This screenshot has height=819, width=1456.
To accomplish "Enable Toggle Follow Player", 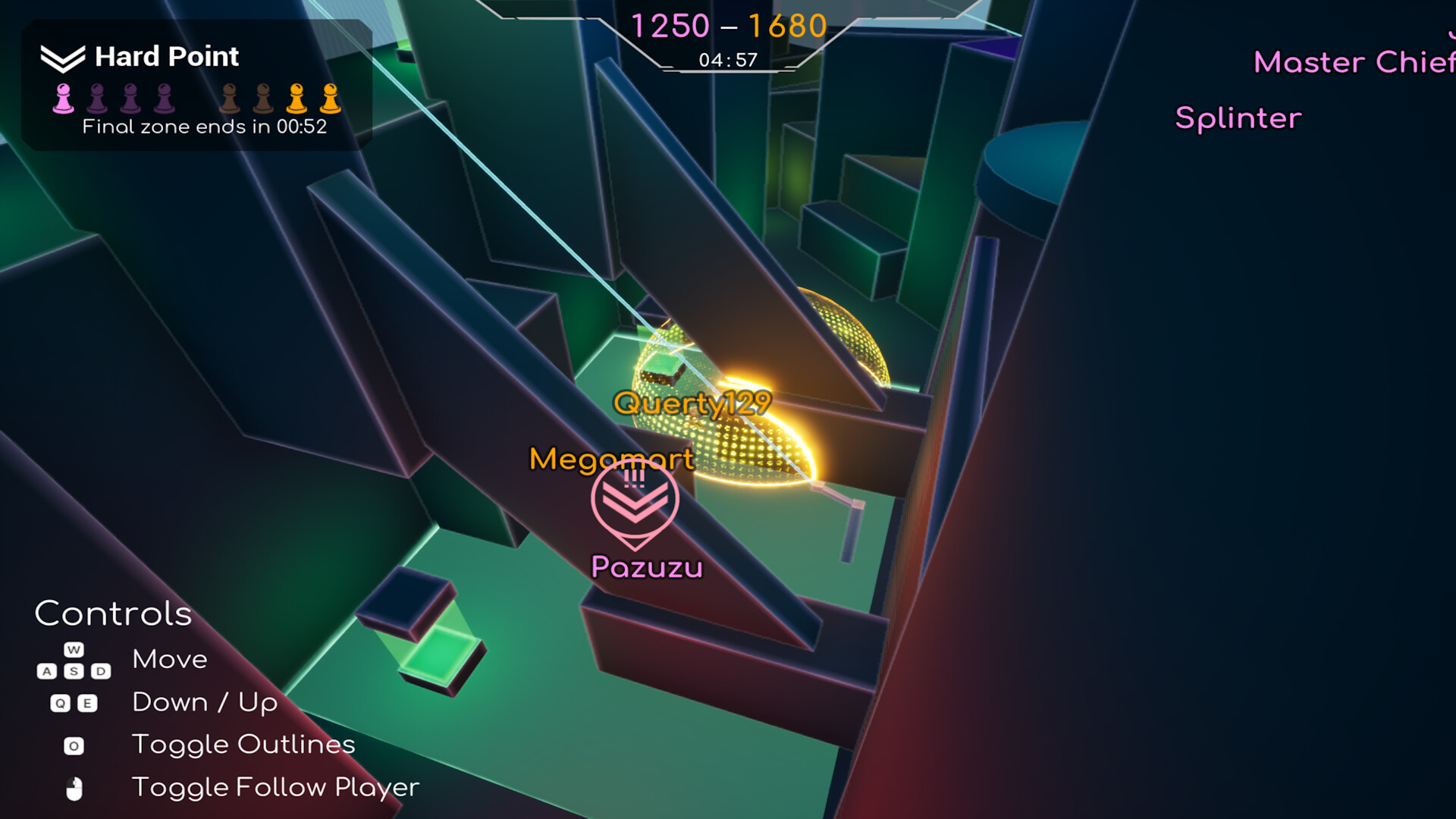I will (x=275, y=787).
